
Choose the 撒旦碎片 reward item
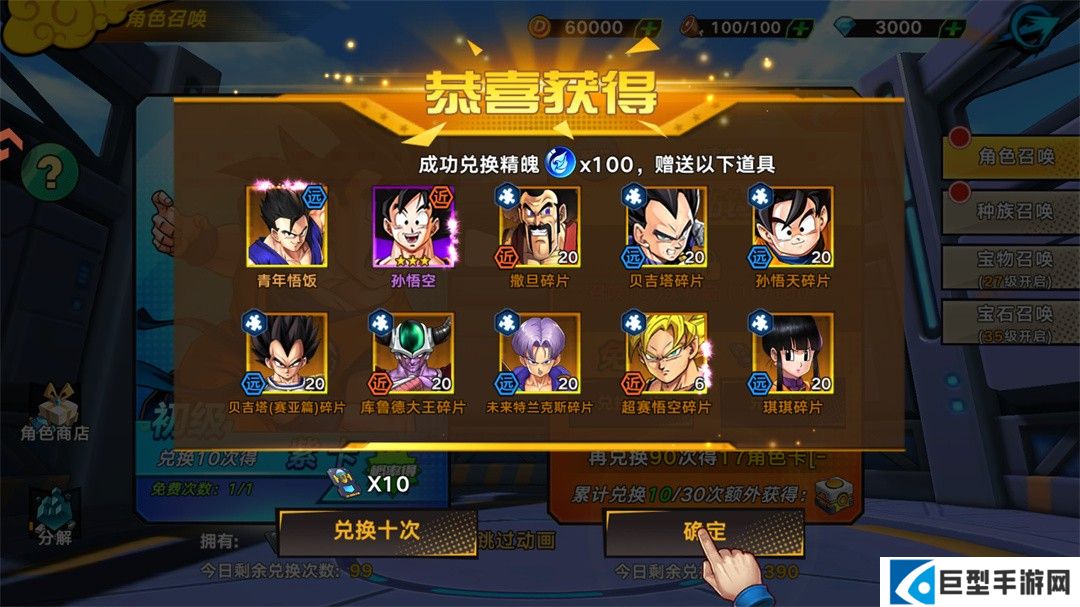pos(539,227)
